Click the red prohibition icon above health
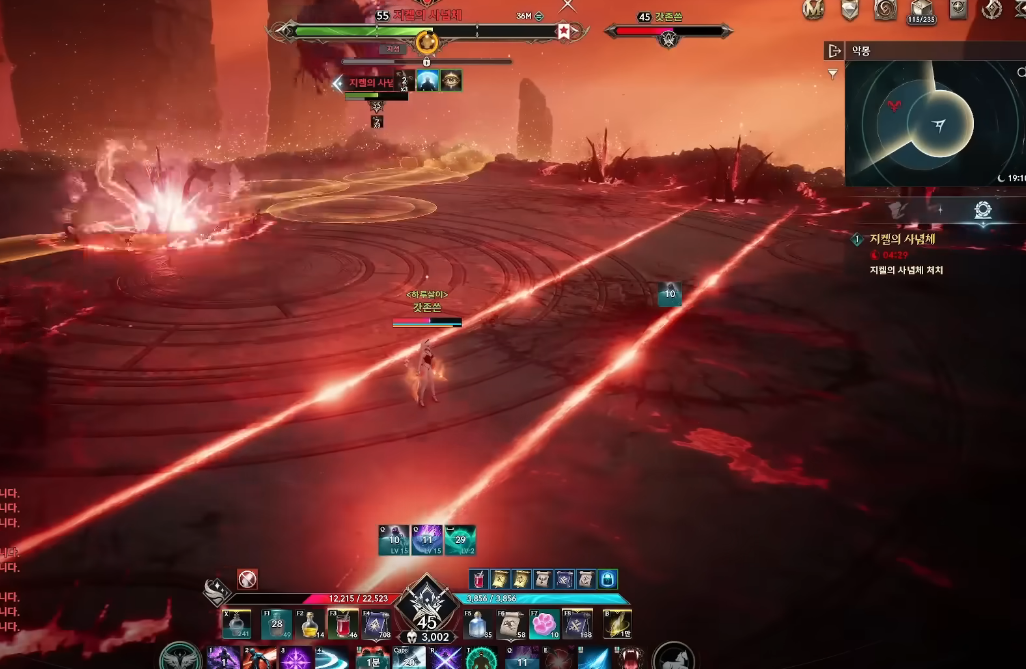 [247, 579]
